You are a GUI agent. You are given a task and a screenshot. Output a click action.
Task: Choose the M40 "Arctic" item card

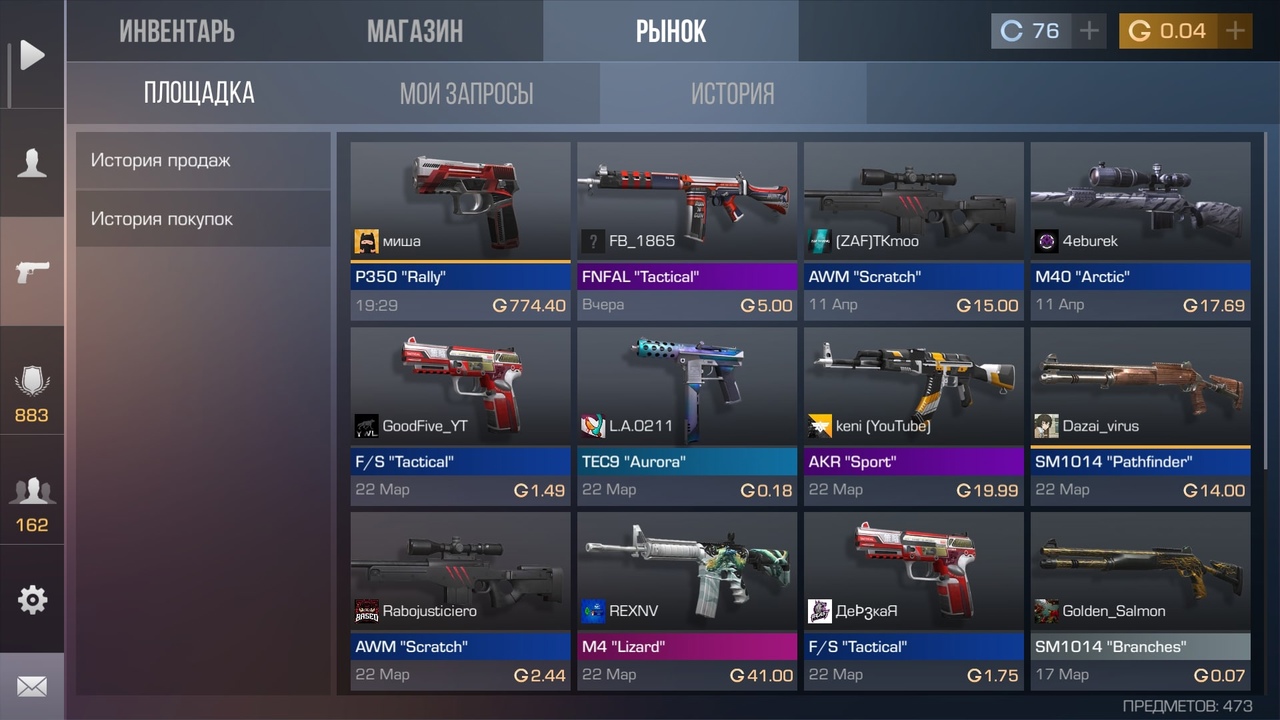pos(1140,230)
